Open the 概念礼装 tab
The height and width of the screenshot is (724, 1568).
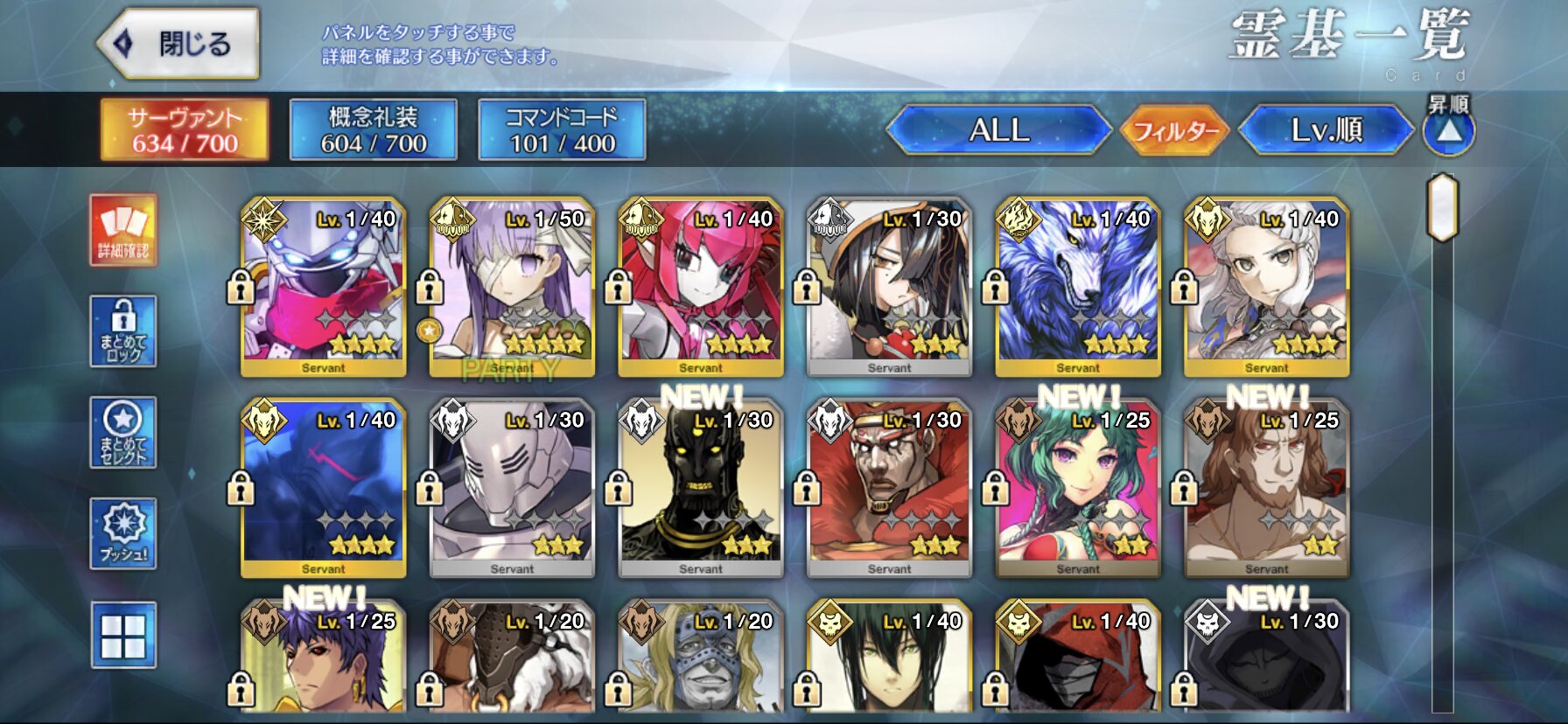[374, 130]
